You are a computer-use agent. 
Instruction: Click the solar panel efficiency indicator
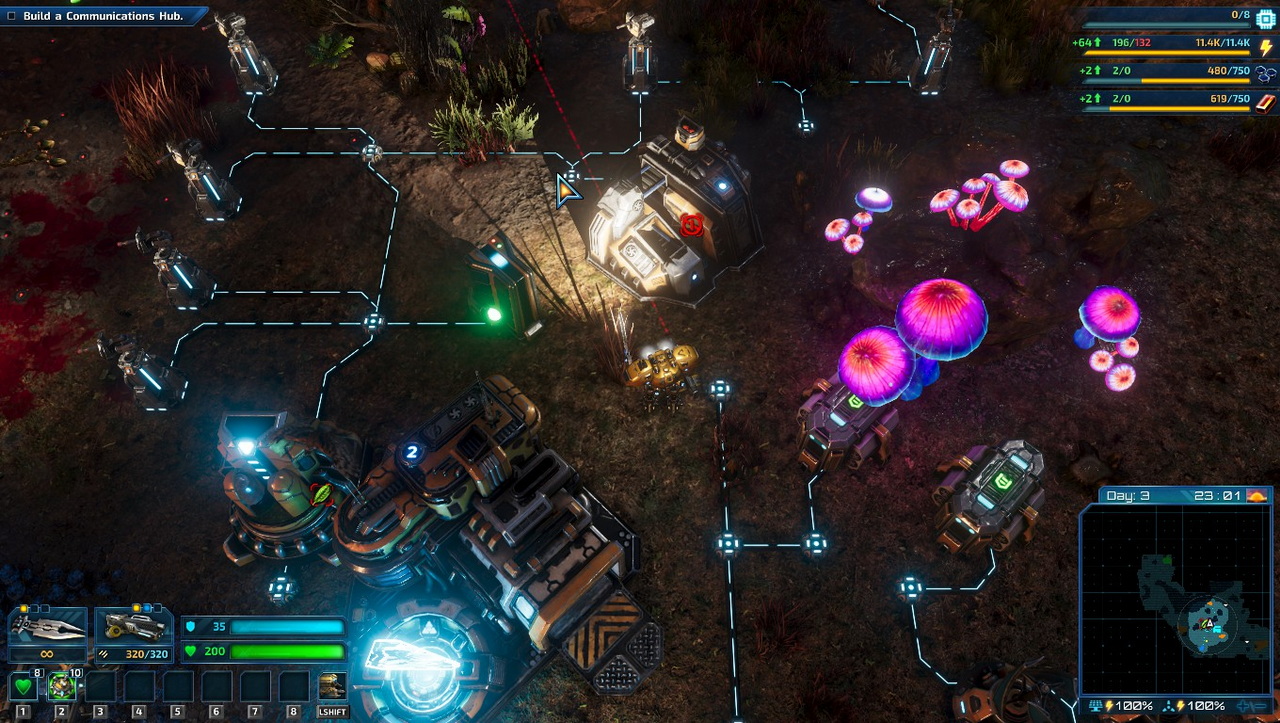(1120, 706)
